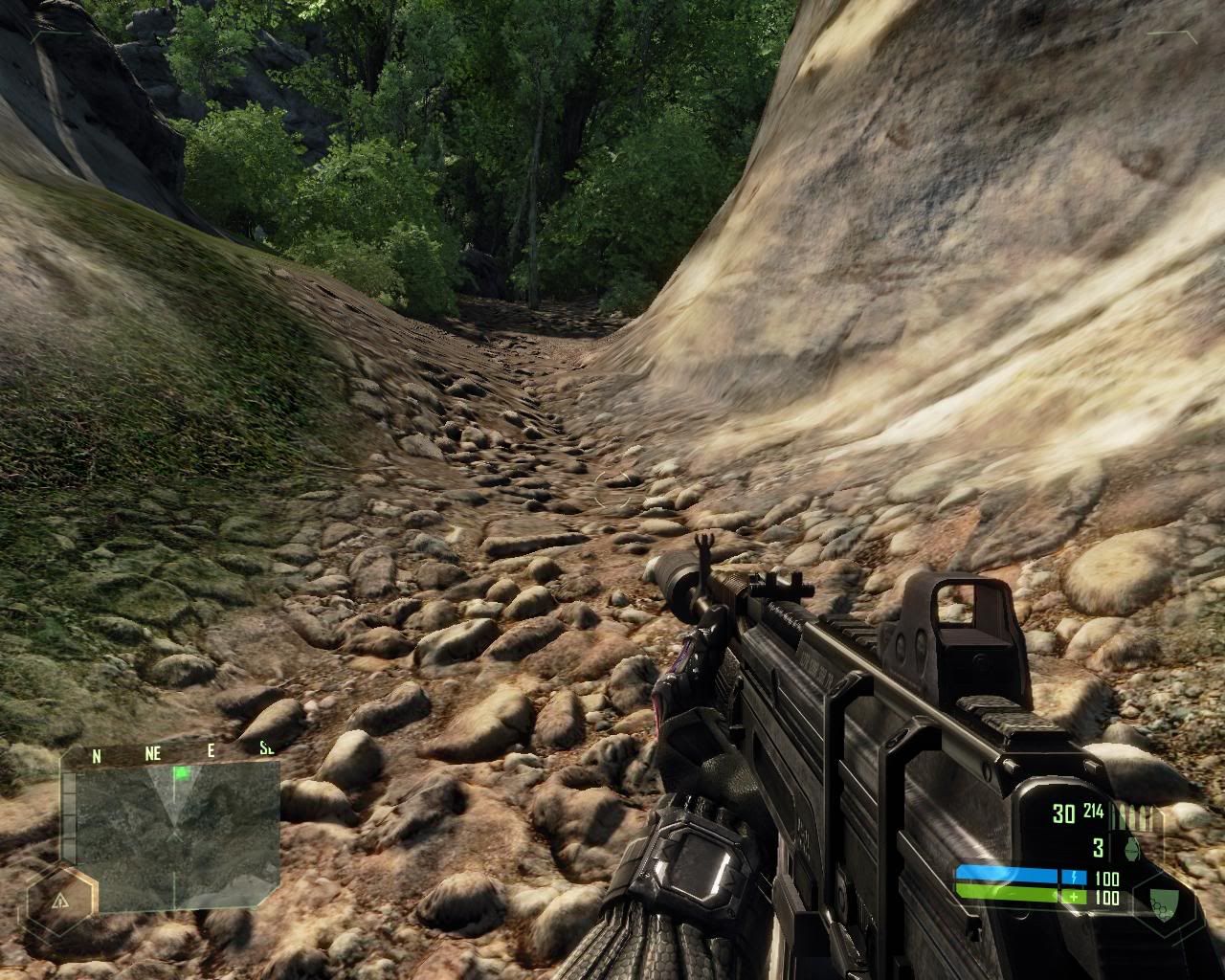
Task: Toggle the fire mode bullets indicator
Action: 1142,816
